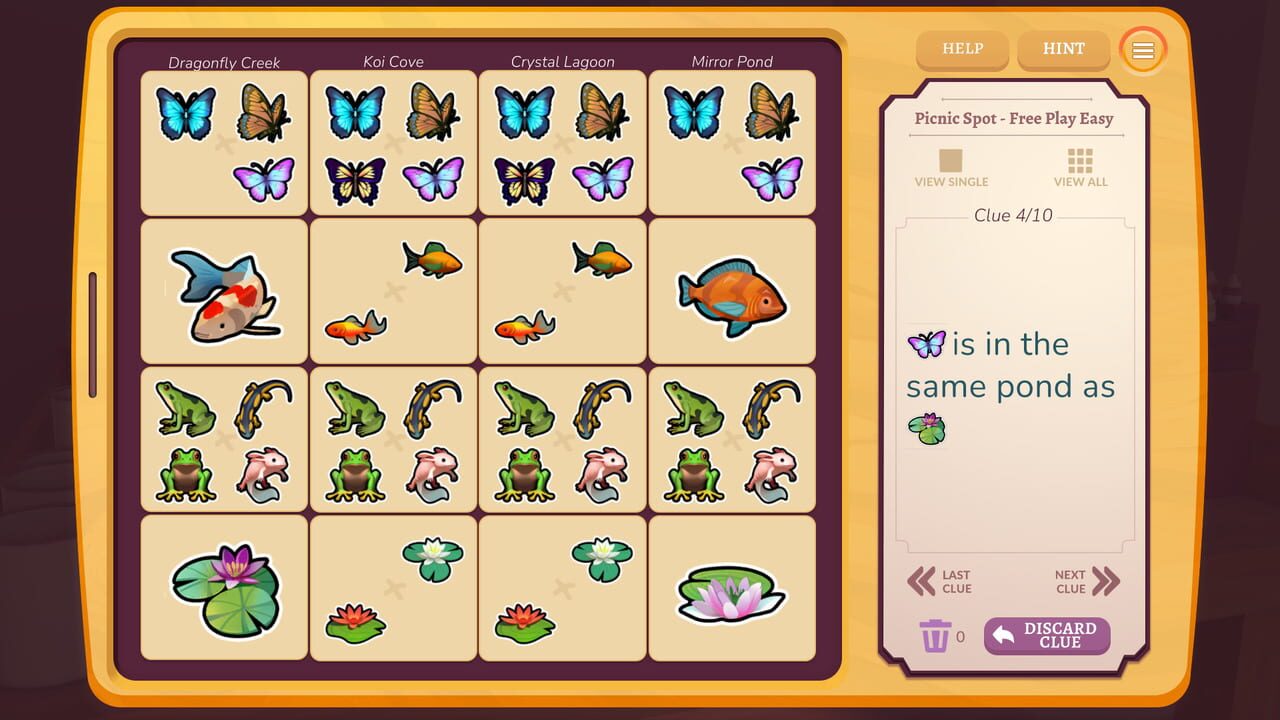
Task: Open the hamburger menu
Action: click(1142, 49)
